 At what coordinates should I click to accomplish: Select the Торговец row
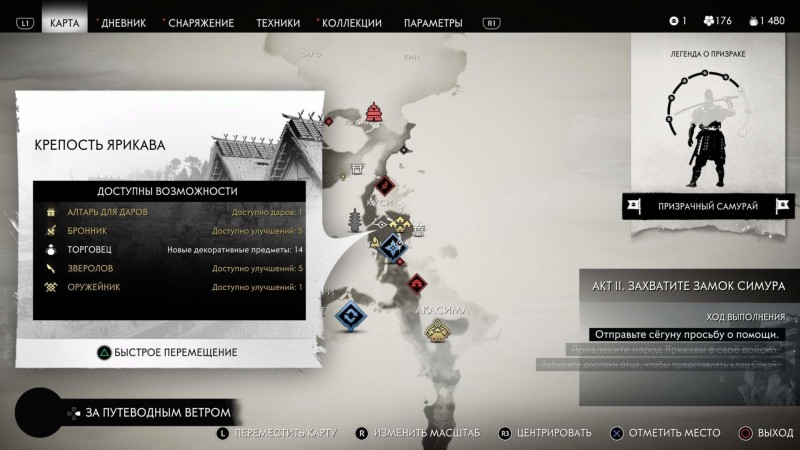[x=169, y=250]
